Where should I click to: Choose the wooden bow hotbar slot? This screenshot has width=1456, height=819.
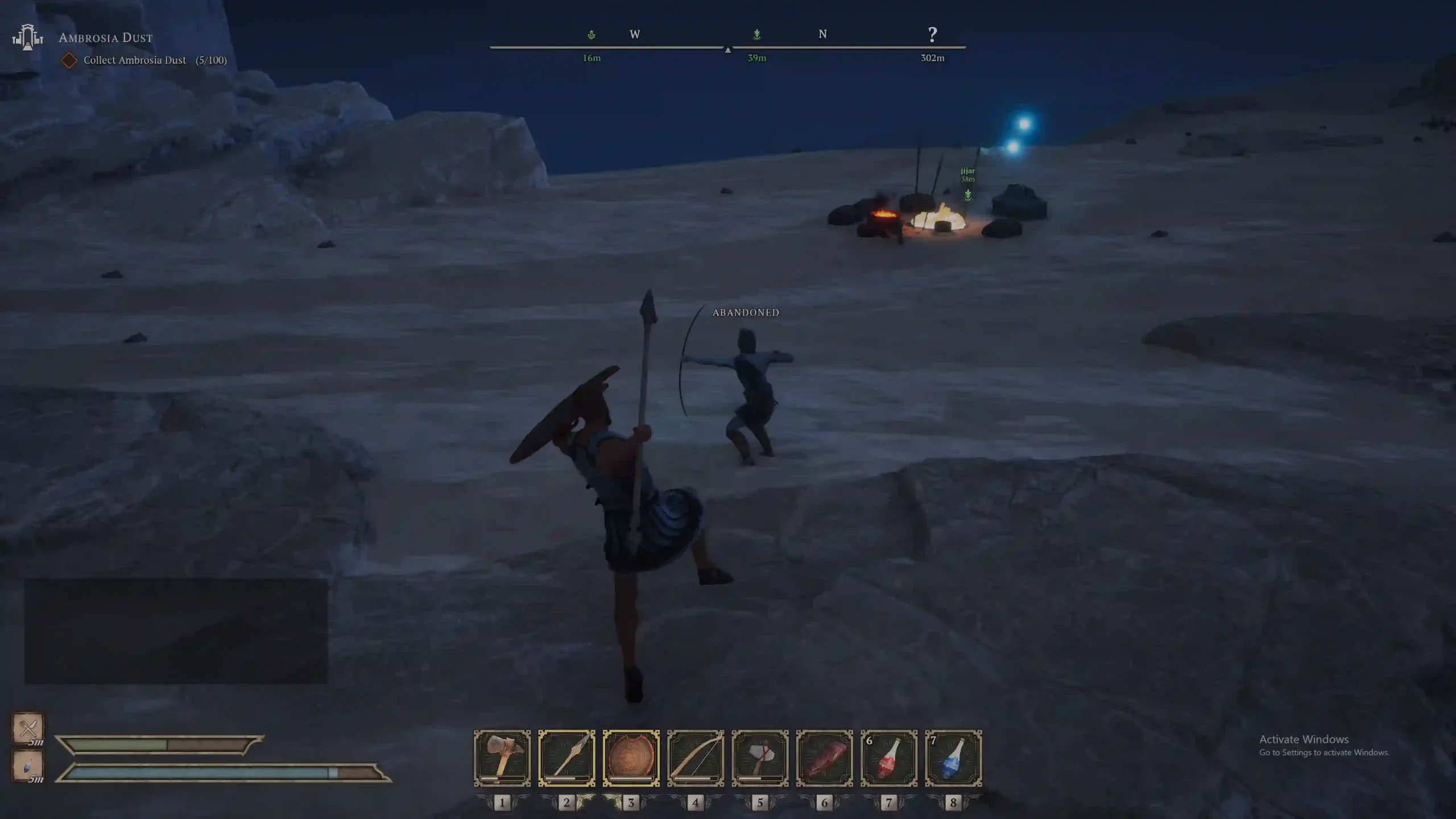coord(696,758)
